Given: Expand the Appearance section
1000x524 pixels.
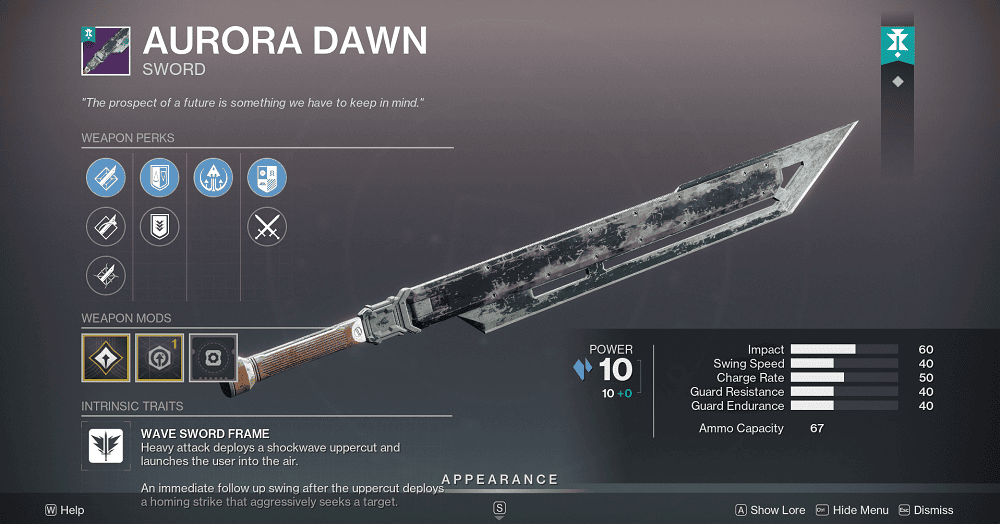Looking at the screenshot, I should [500, 480].
